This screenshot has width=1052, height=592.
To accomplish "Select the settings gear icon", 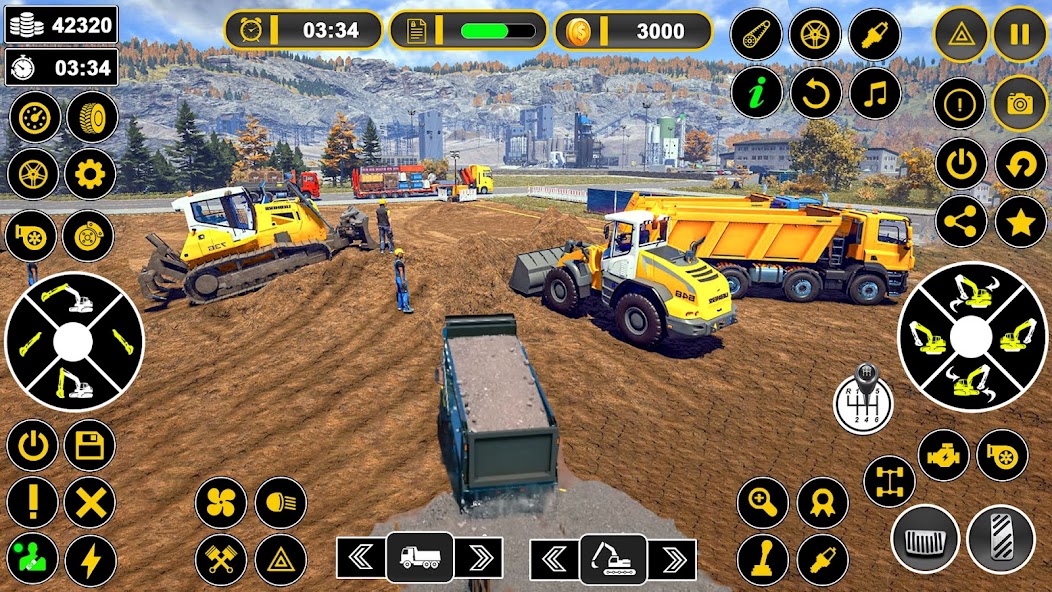I will point(90,175).
